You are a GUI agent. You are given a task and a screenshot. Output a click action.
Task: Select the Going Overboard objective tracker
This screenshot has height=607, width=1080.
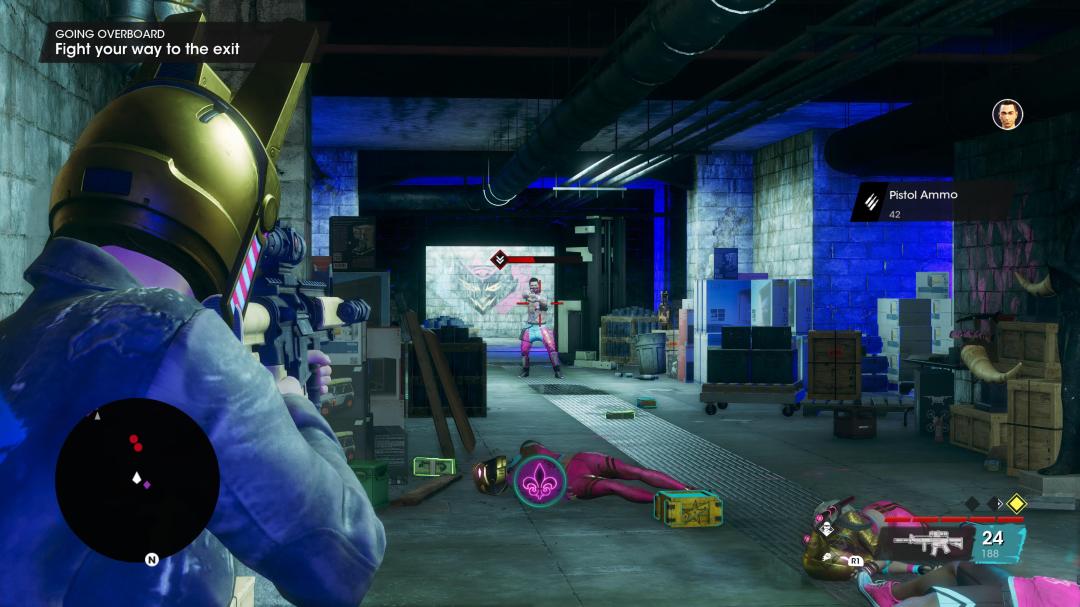[148, 42]
